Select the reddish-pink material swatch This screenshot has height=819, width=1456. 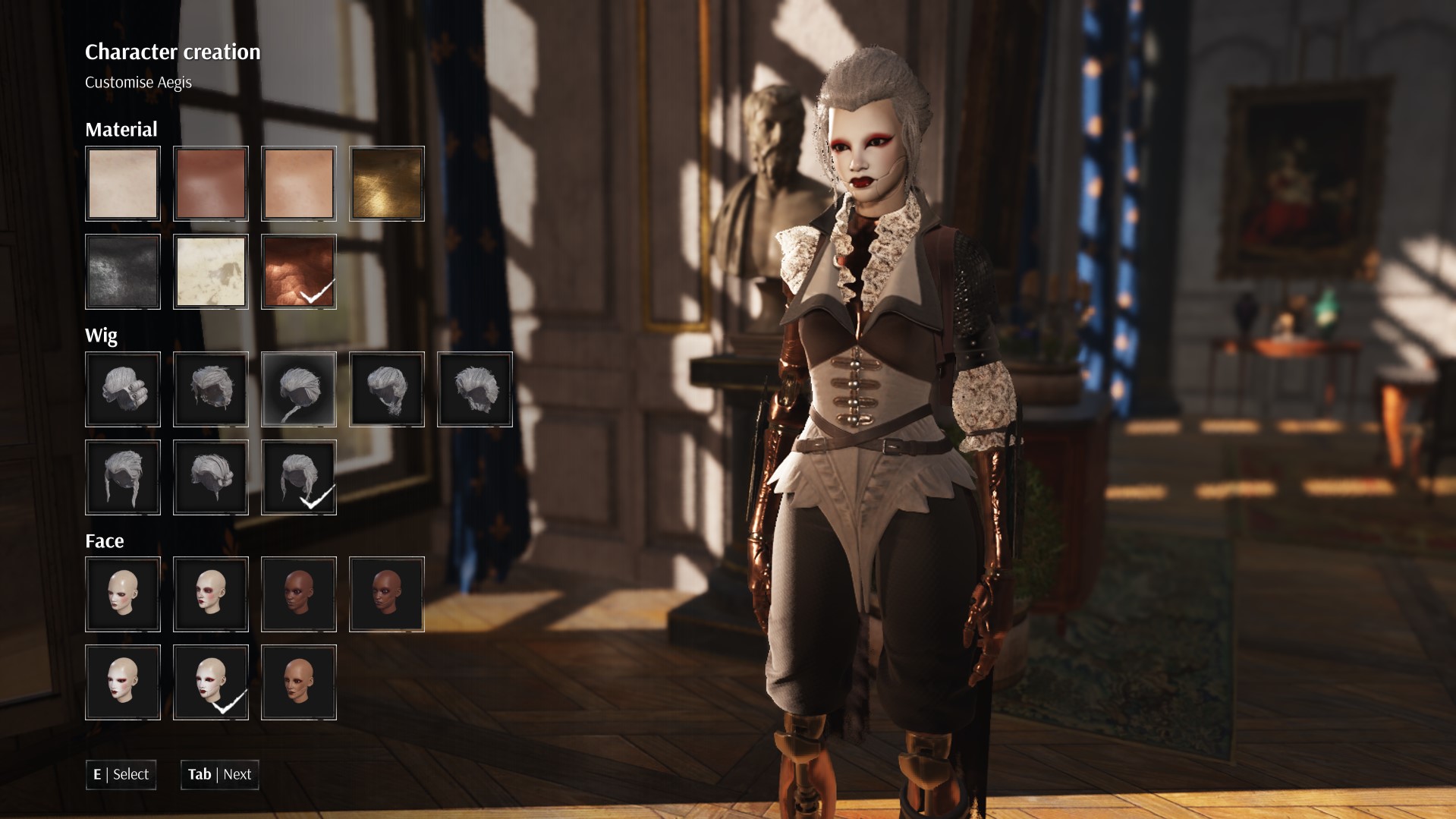(x=211, y=184)
